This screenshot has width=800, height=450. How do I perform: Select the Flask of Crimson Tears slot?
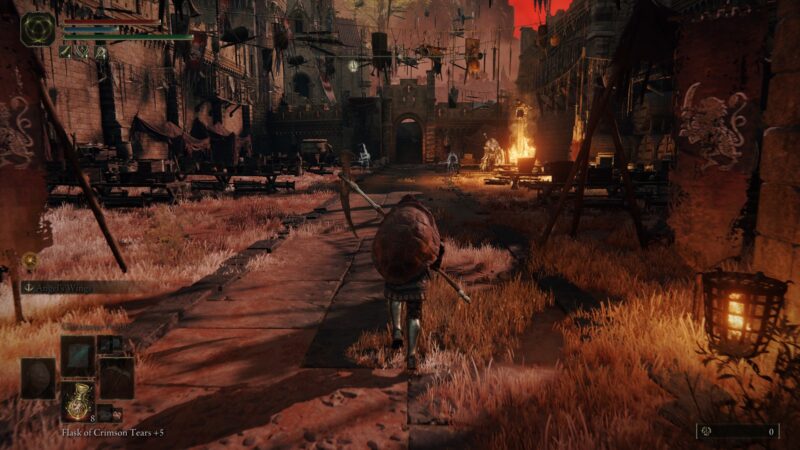click(78, 400)
